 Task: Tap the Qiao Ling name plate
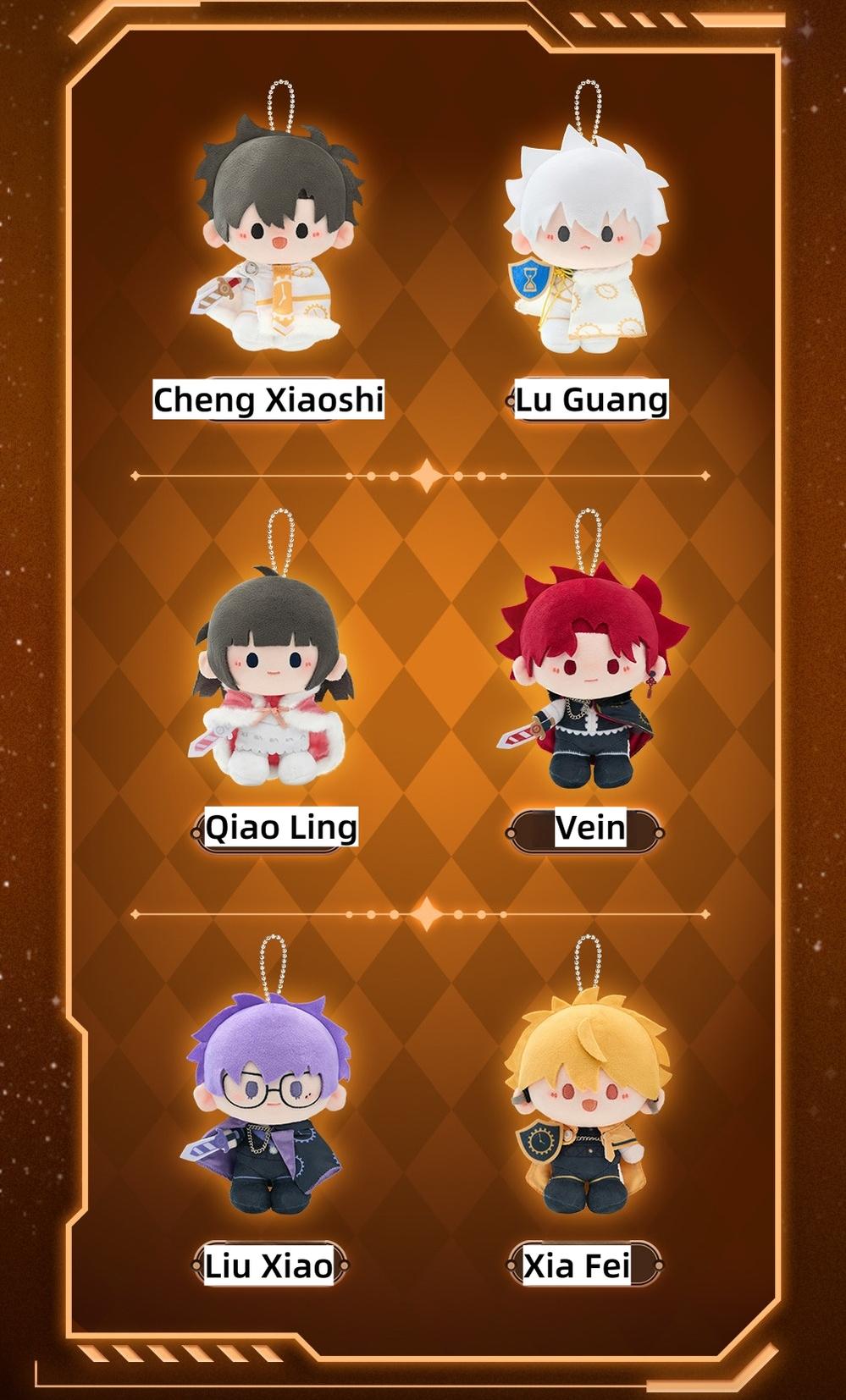tap(280, 828)
